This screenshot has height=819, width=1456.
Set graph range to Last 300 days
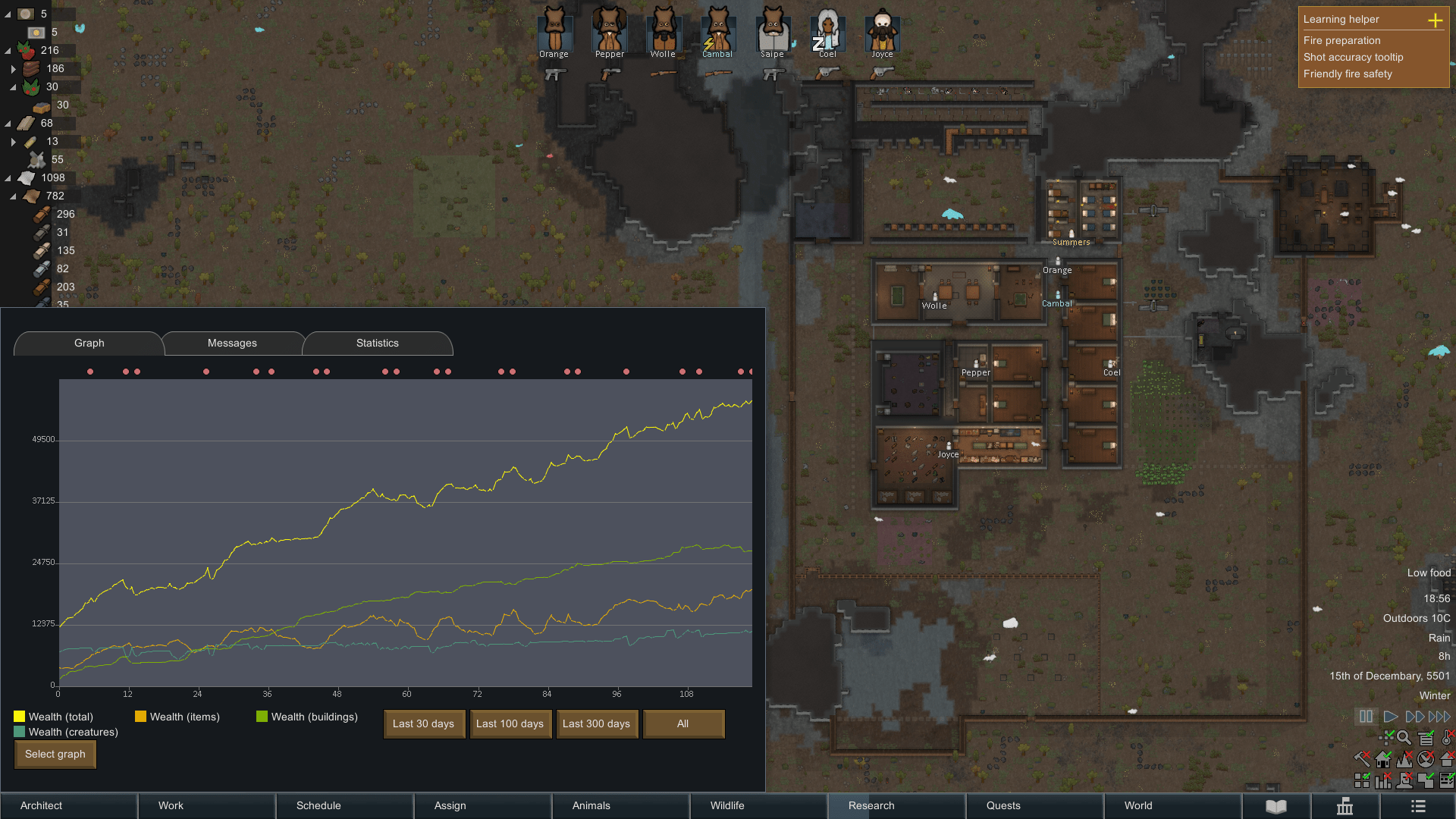(x=596, y=723)
